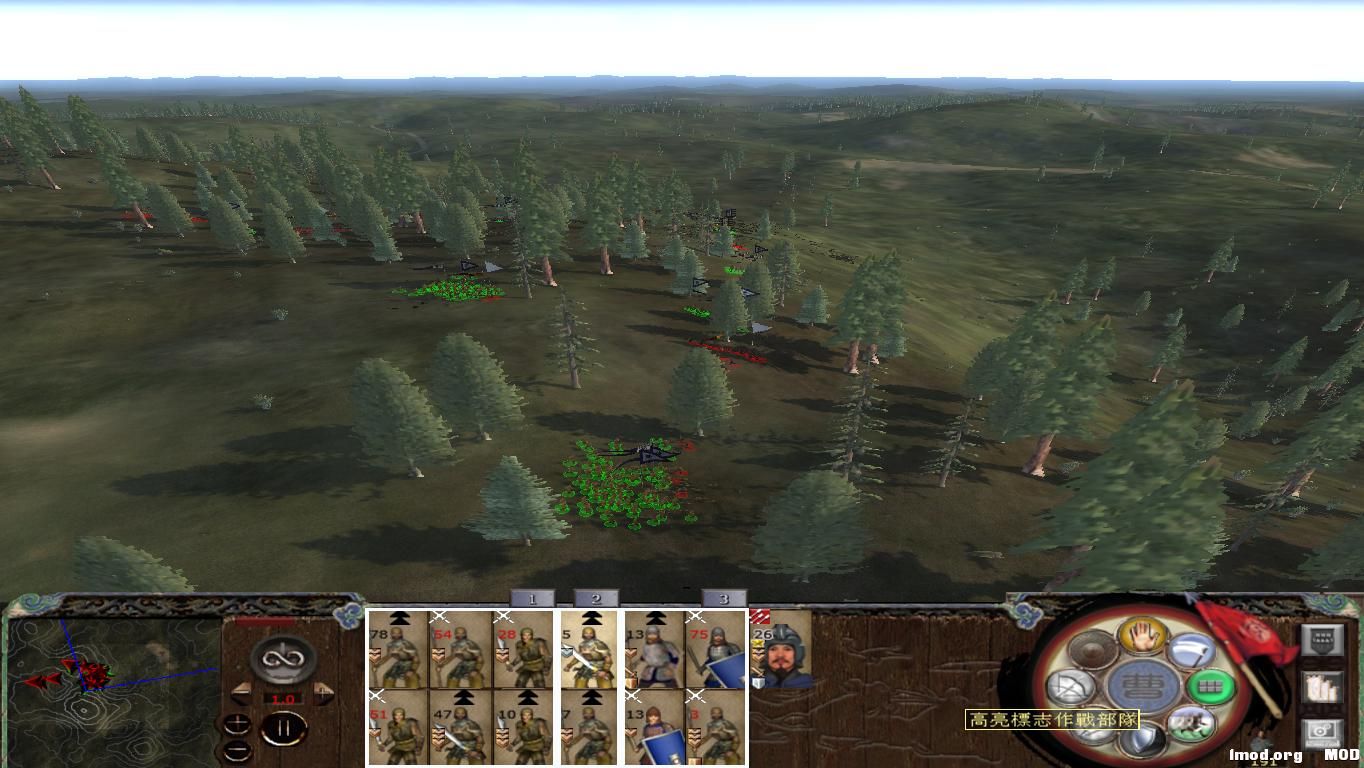Screen dimensions: 1364x768
Task: Click the red 1.0 game speed display
Action: click(x=283, y=697)
